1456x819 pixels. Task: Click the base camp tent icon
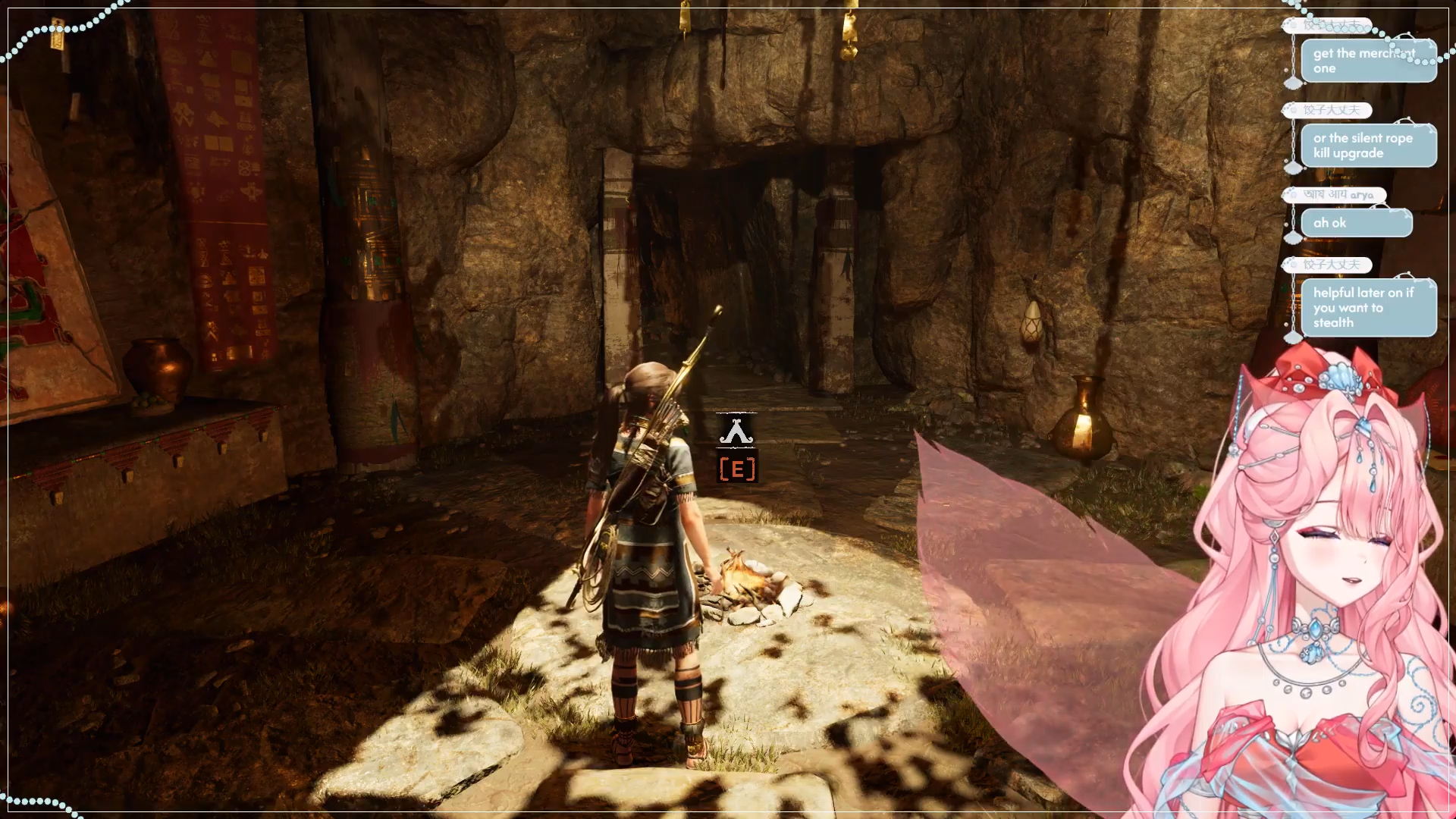coord(736,431)
